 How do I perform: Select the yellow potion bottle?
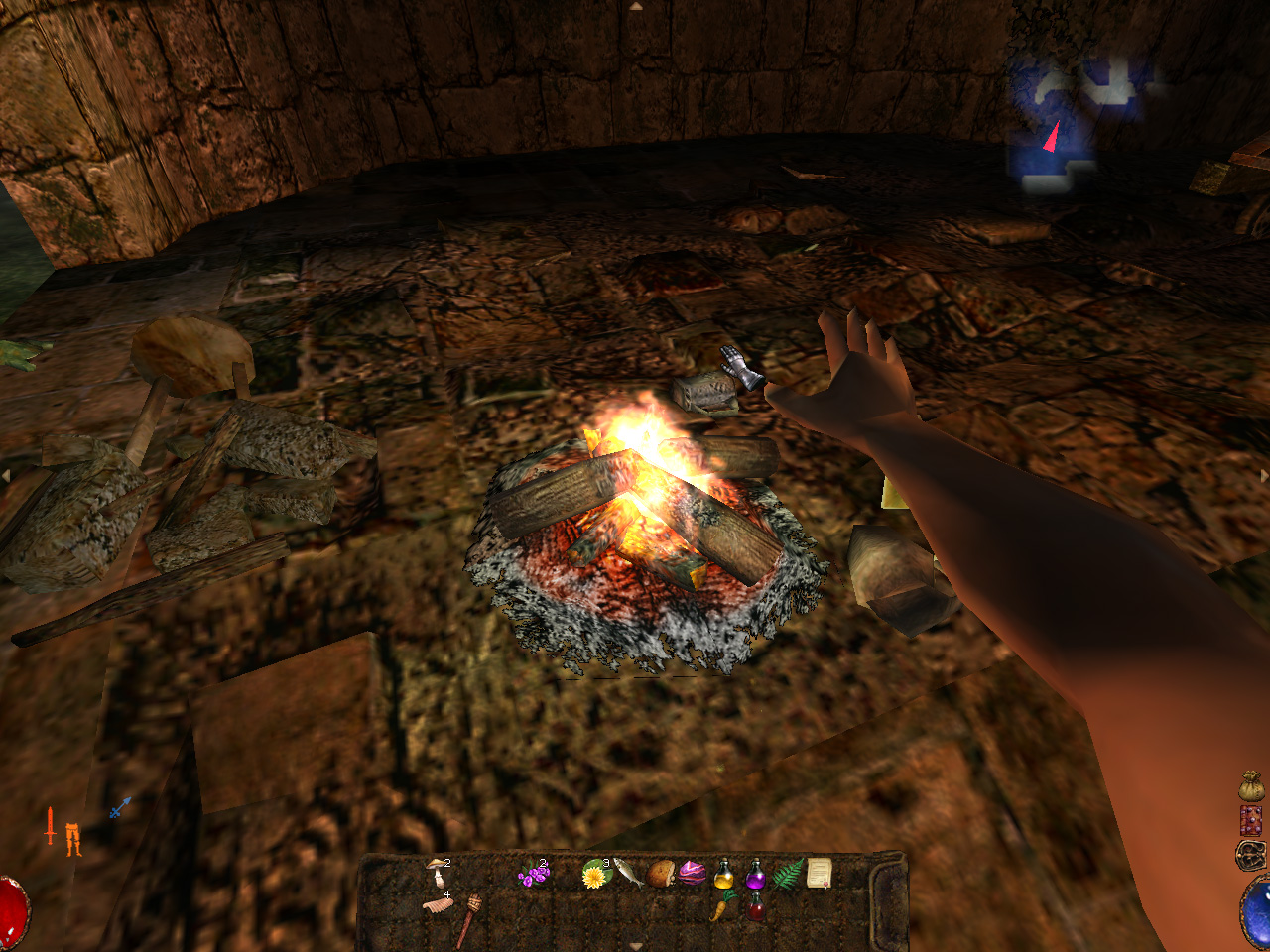[724, 875]
